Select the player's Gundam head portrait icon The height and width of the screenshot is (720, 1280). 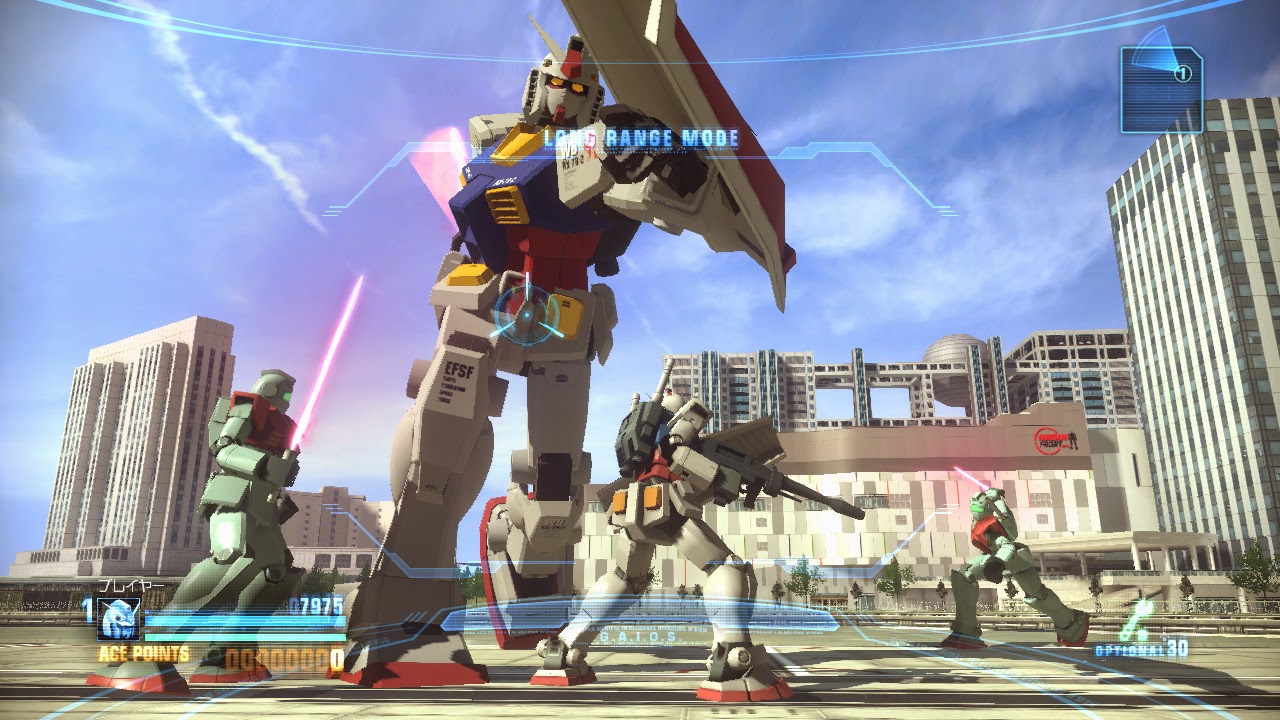click(x=119, y=619)
